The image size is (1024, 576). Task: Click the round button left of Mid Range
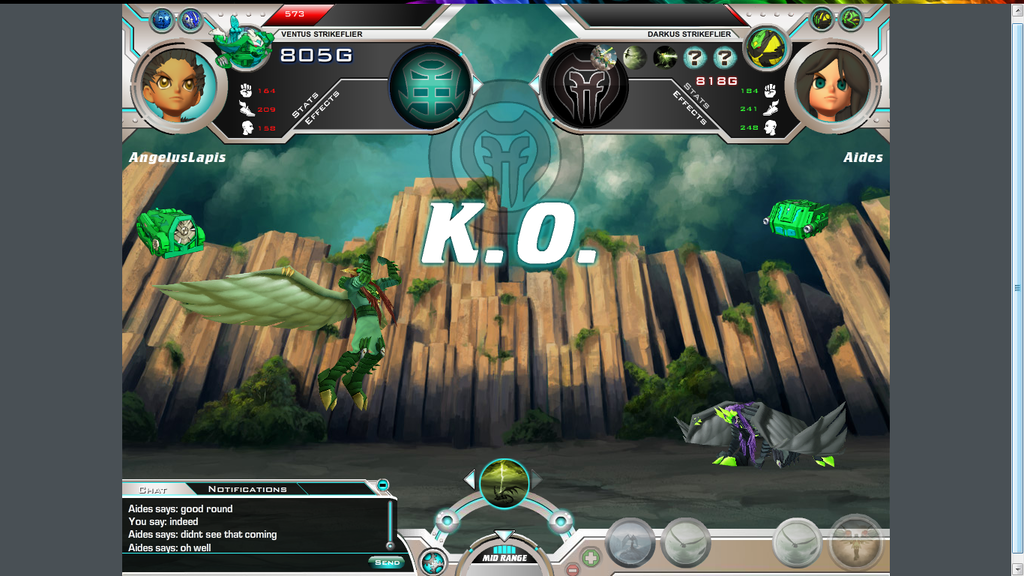432,561
